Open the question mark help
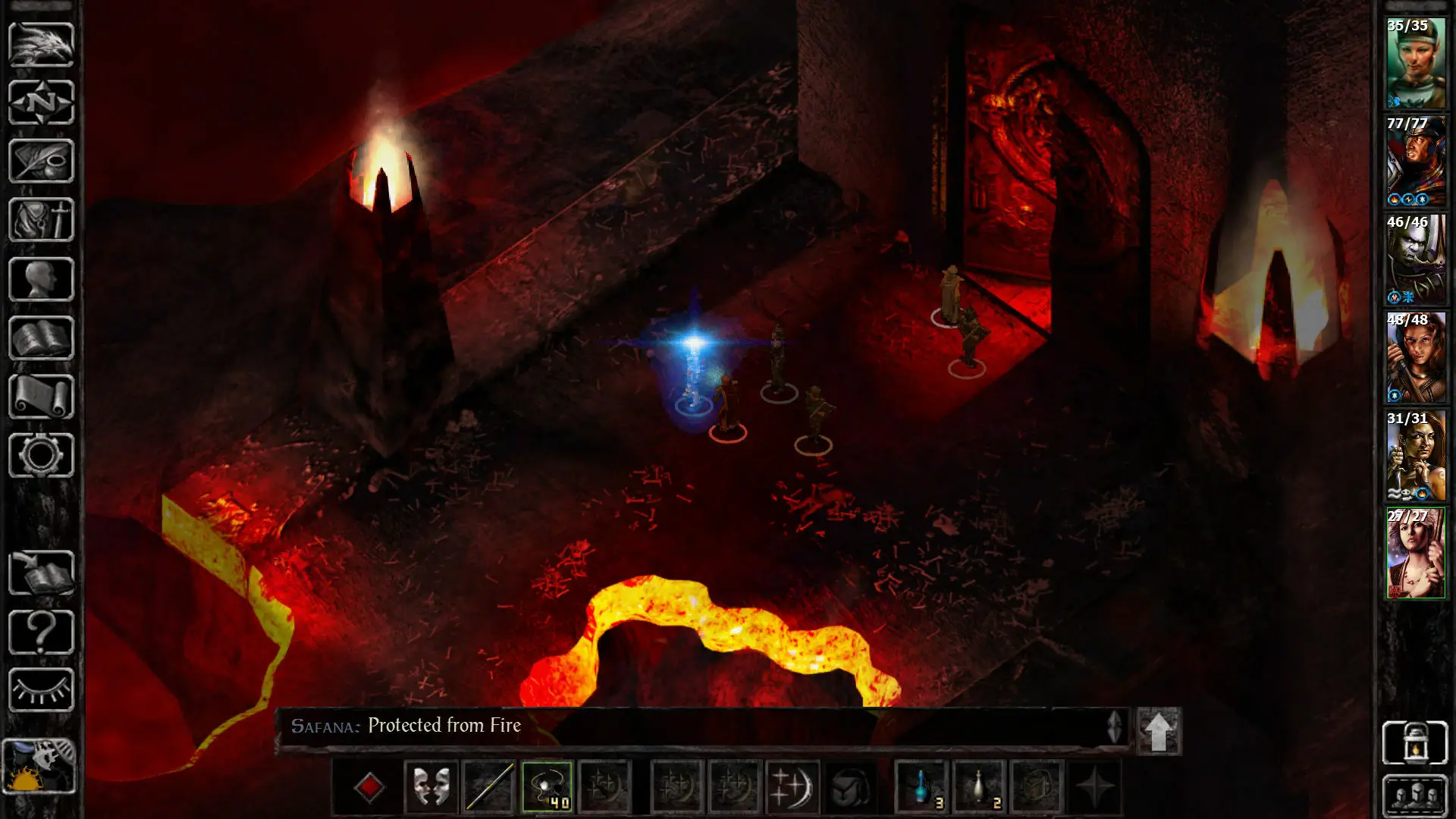 coord(41,632)
